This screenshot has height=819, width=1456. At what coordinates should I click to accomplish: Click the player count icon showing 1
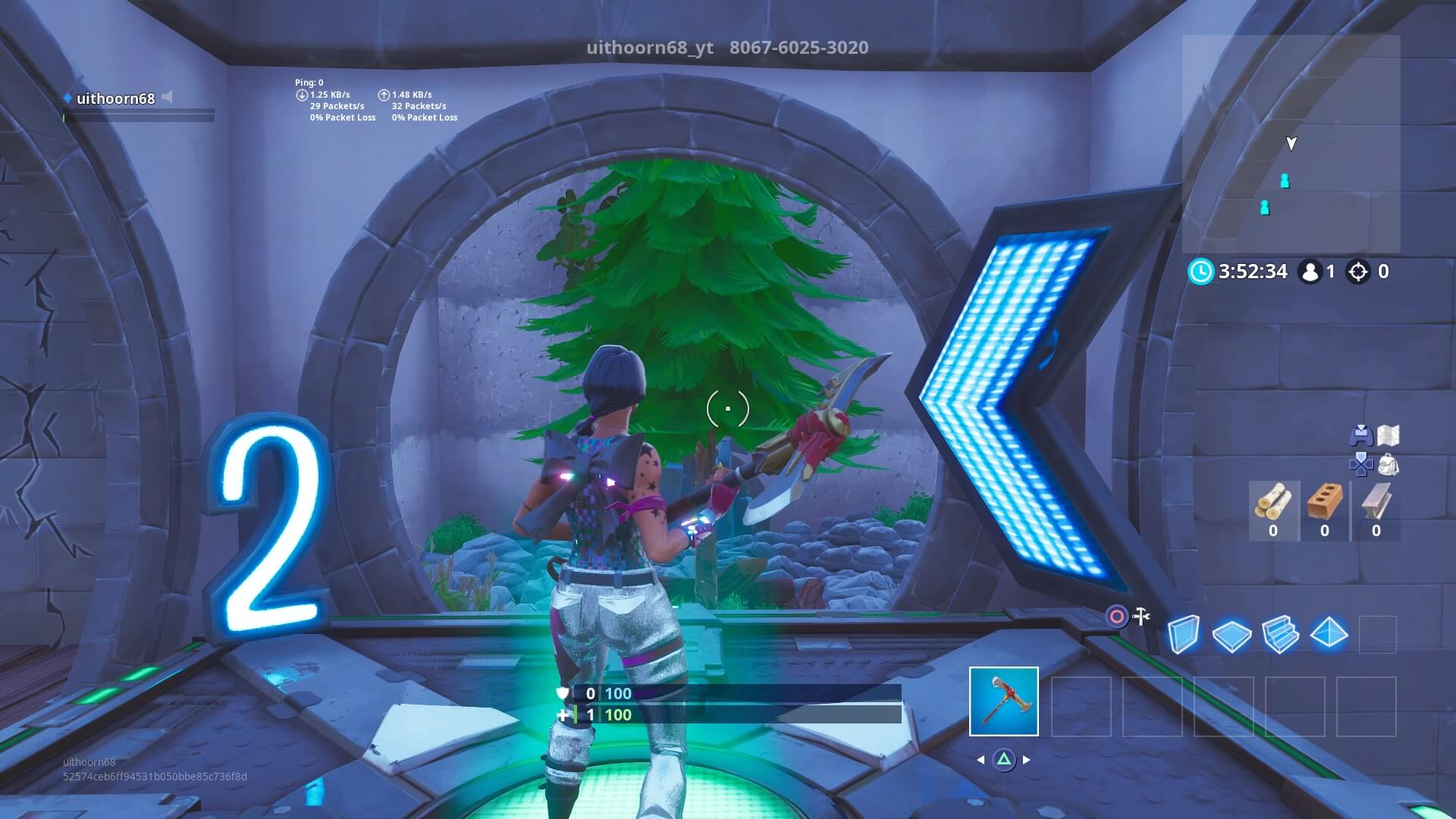(1310, 271)
